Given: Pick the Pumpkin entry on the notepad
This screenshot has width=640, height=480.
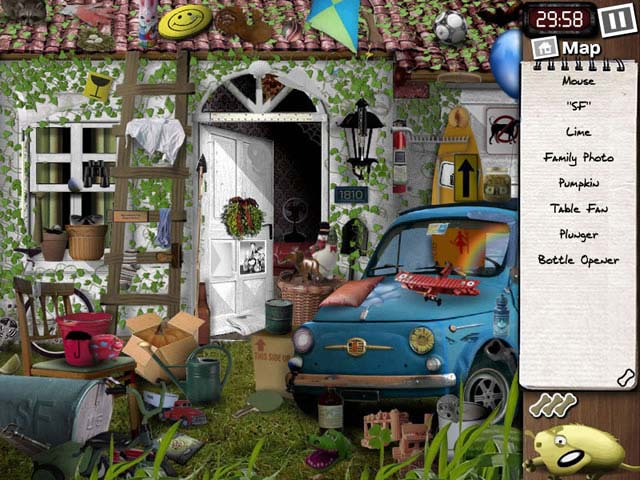Looking at the screenshot, I should coord(578,183).
